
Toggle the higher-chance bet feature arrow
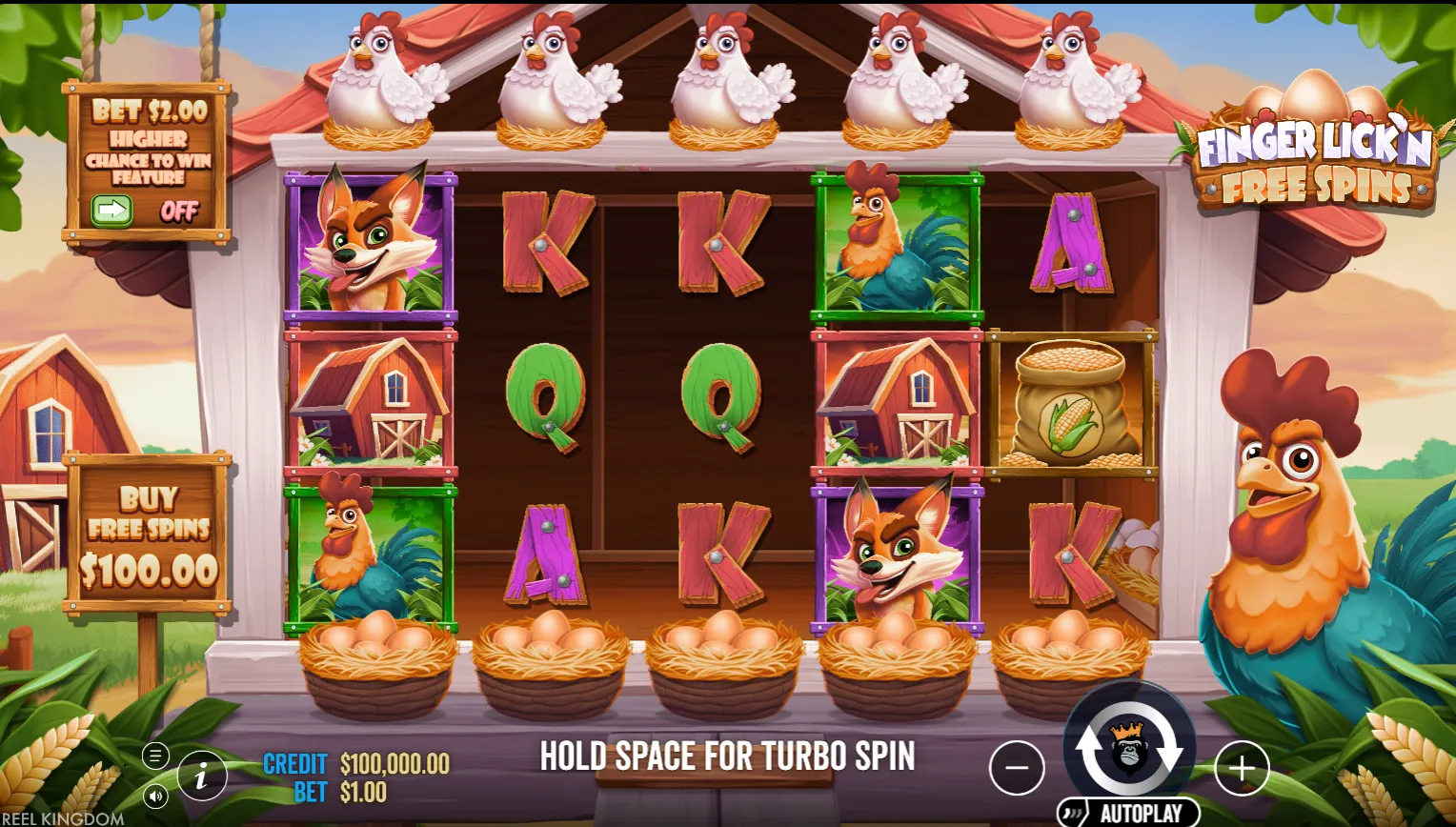click(x=111, y=211)
